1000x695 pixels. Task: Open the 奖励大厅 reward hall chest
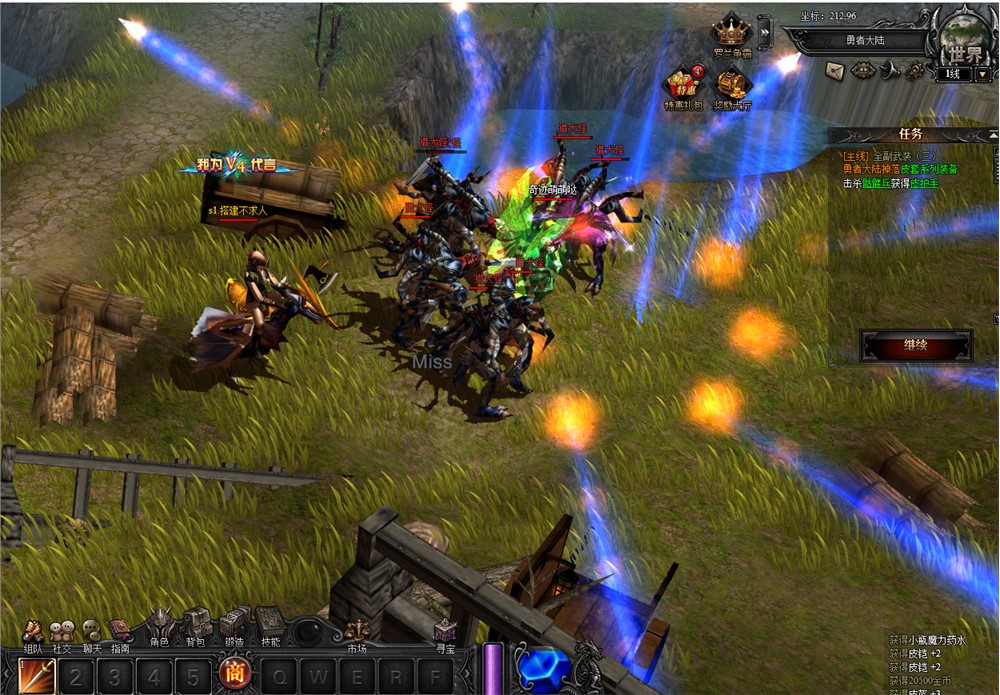click(733, 84)
